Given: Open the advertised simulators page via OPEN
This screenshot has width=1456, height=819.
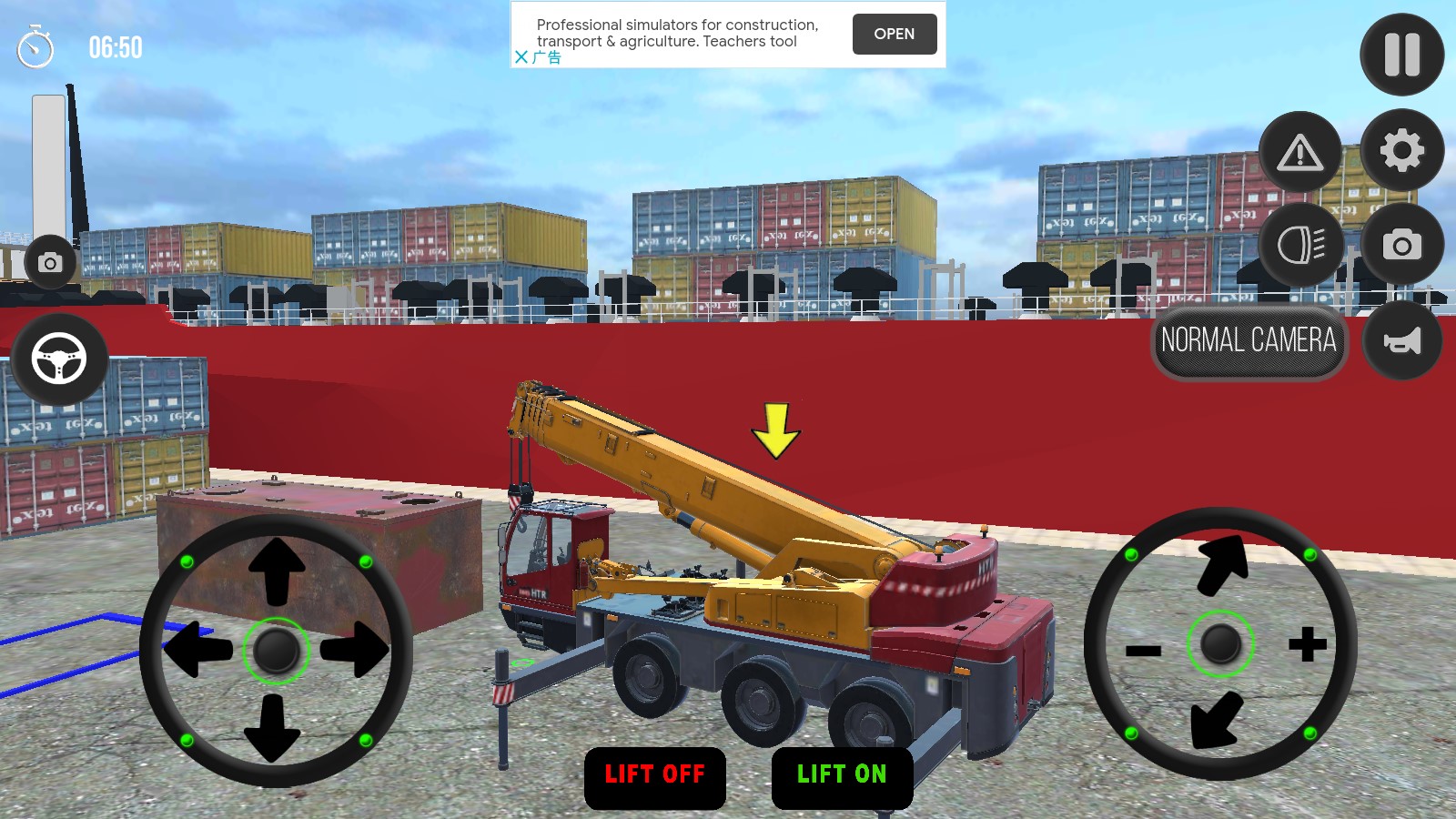Looking at the screenshot, I should (x=894, y=34).
